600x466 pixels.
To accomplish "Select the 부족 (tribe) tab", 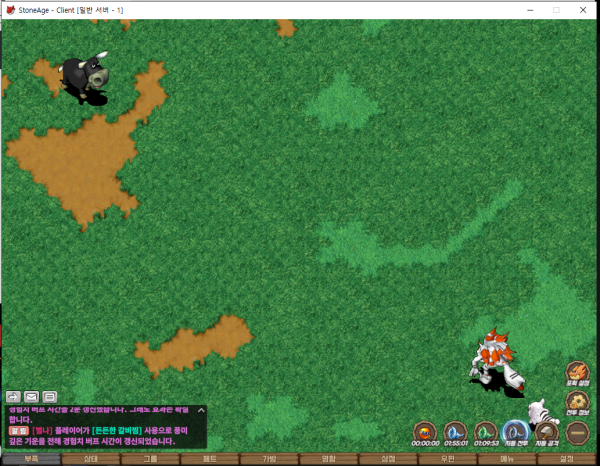I will (x=30, y=459).
